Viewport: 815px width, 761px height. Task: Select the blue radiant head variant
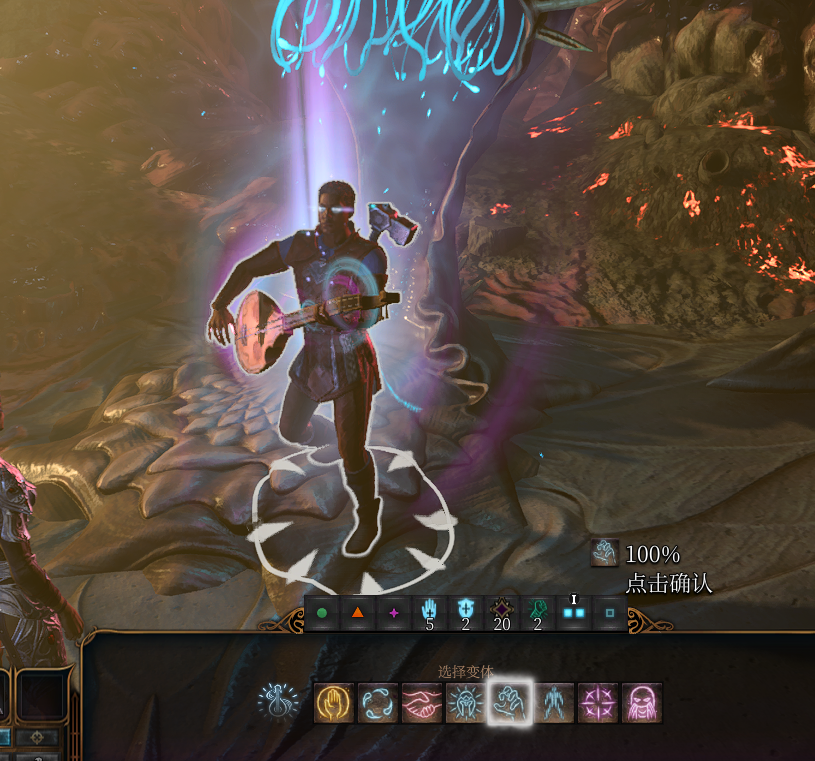click(465, 703)
